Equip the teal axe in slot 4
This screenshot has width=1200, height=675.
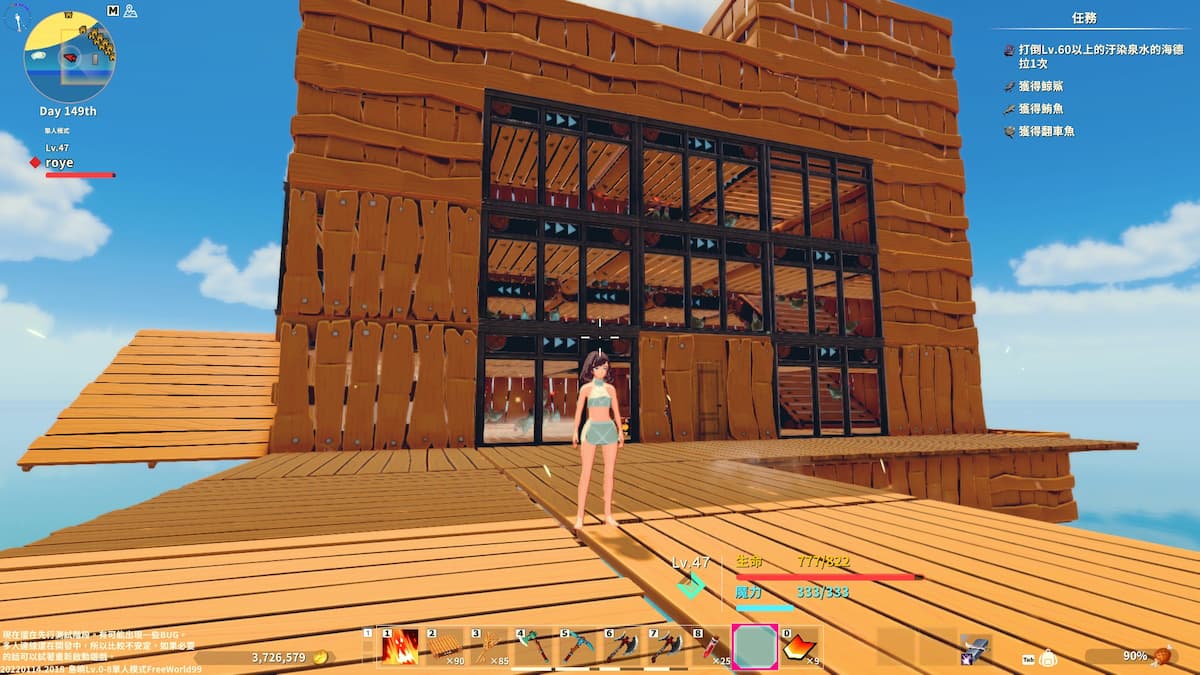534,647
